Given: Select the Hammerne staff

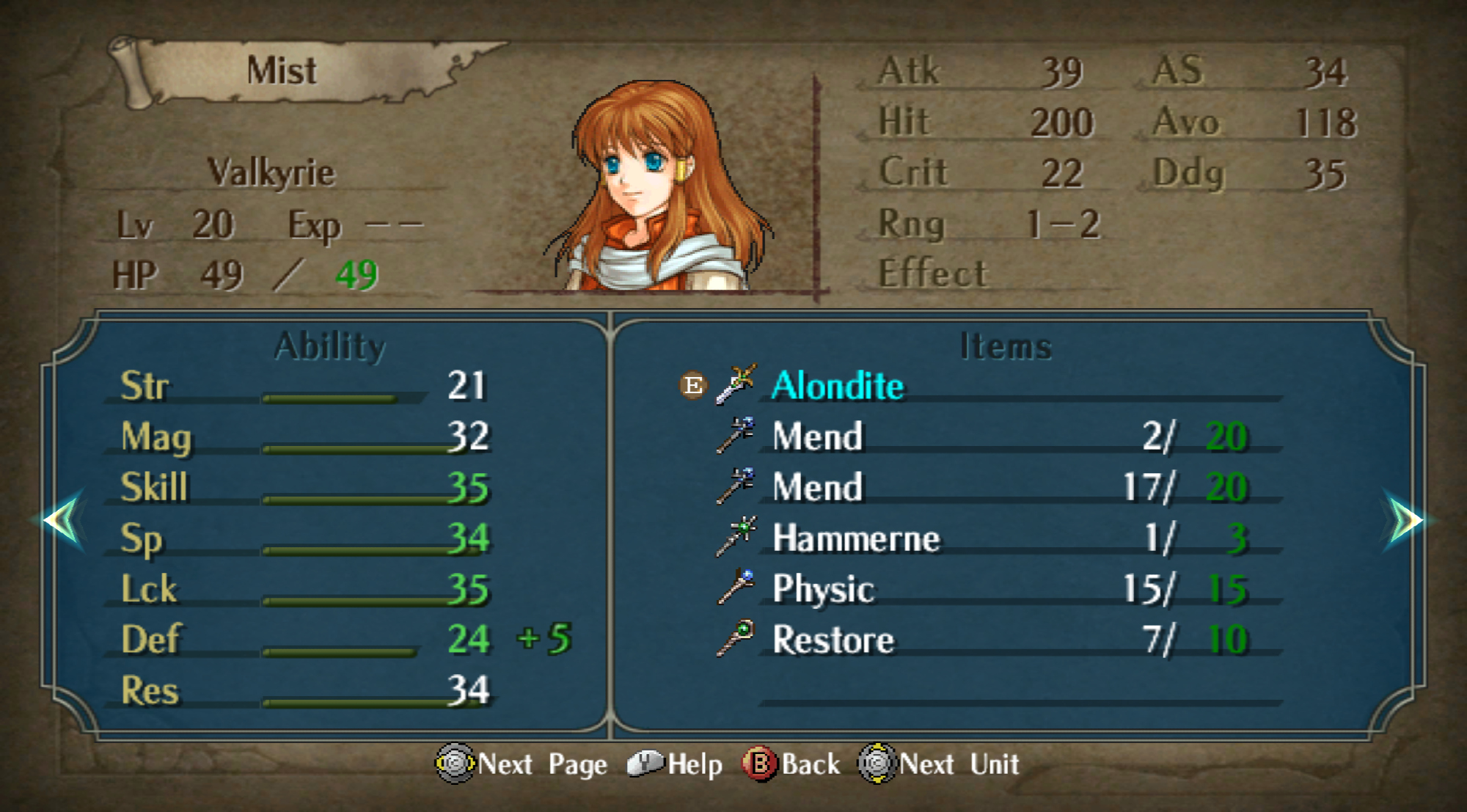Looking at the screenshot, I should [855, 538].
